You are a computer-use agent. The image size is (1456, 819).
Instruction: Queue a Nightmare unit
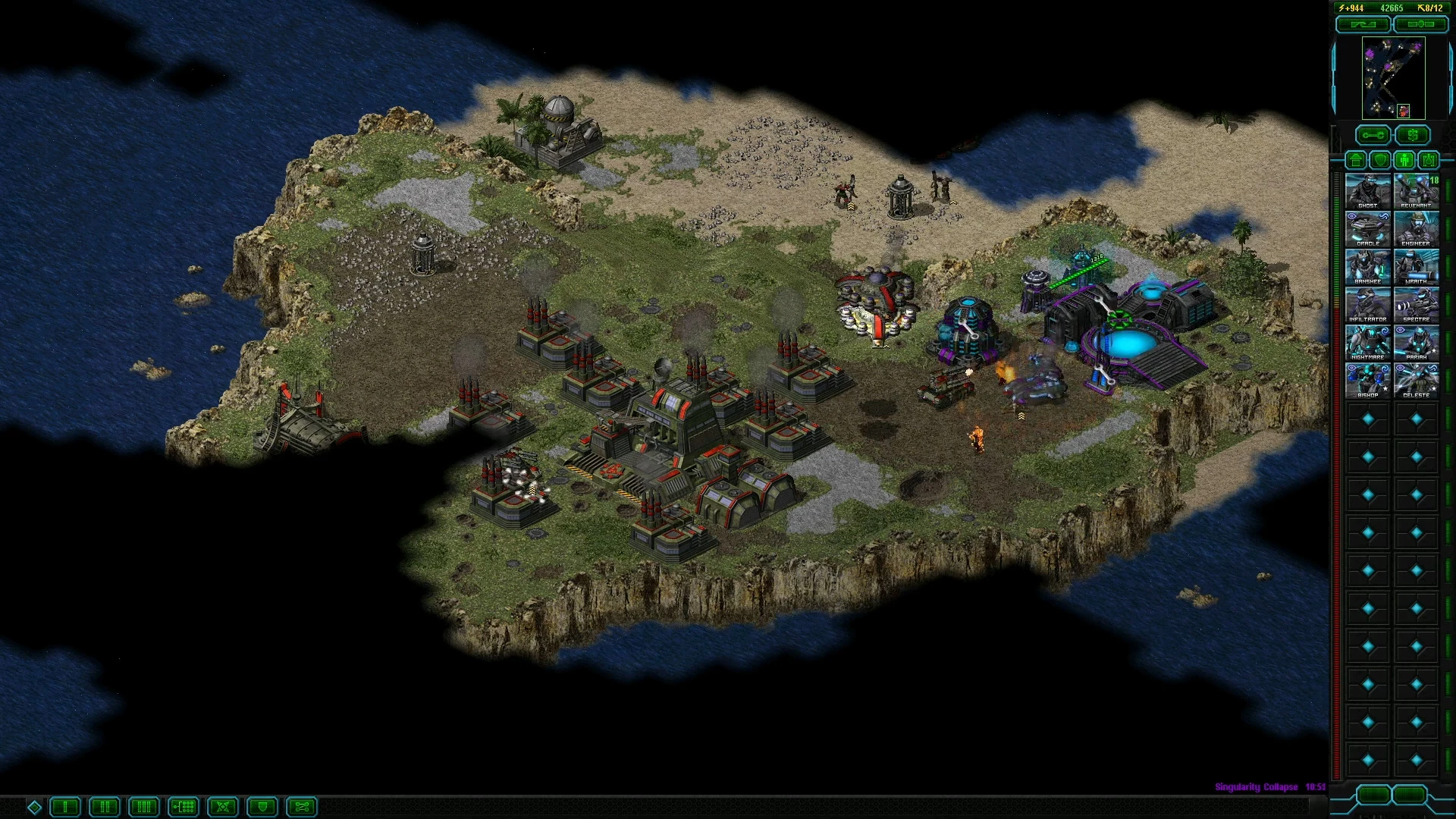[x=1368, y=342]
